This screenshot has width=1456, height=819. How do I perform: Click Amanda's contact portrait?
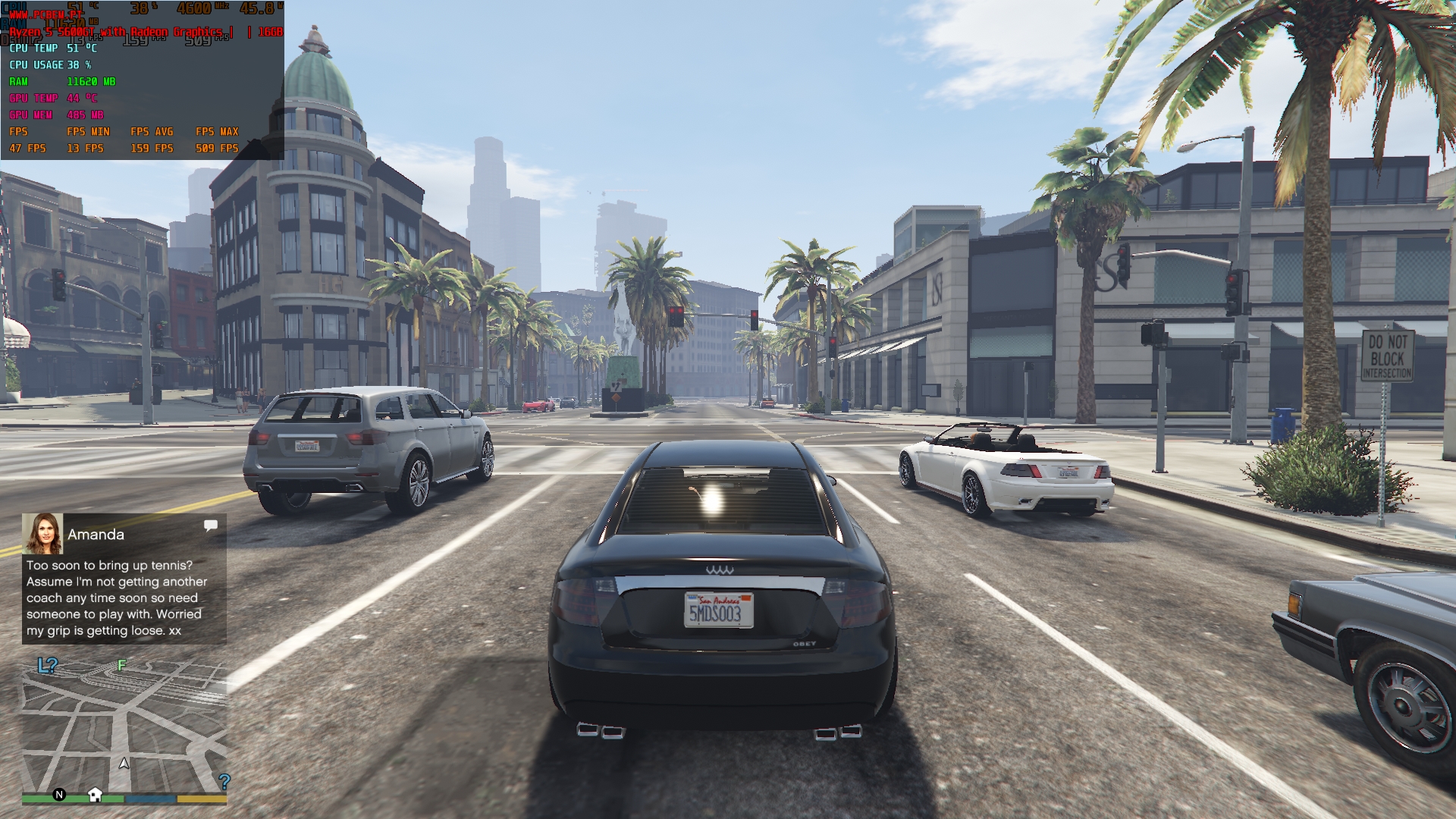[x=42, y=534]
